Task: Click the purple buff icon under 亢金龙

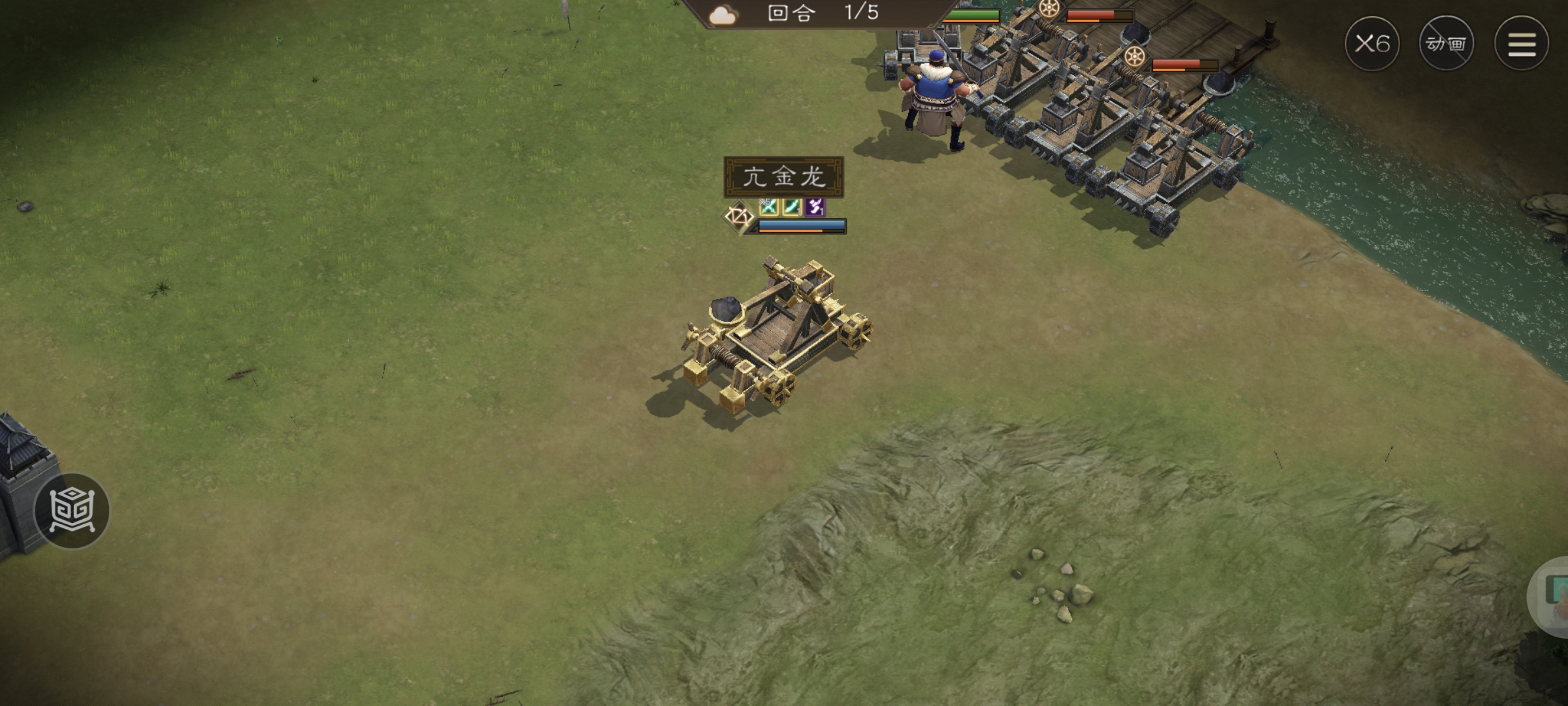Action: (815, 207)
